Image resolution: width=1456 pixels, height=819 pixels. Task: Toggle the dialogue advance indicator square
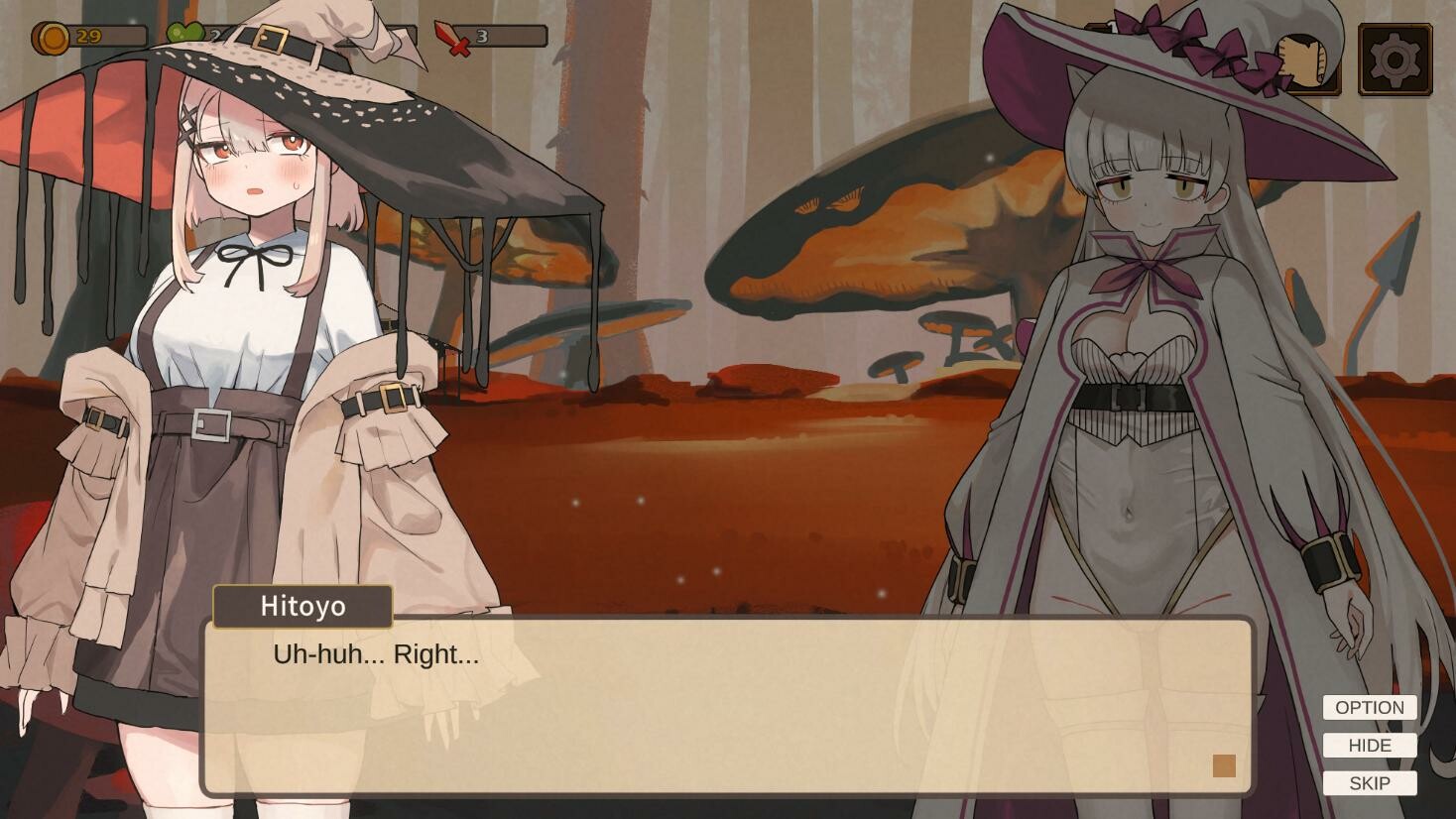(x=1224, y=766)
